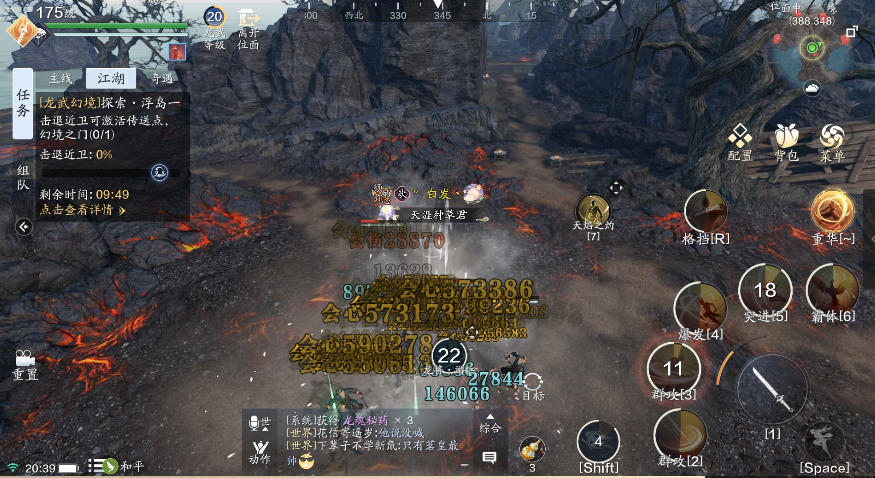Trigger the 突进 dash skill
The image size is (875, 478).
point(765,290)
